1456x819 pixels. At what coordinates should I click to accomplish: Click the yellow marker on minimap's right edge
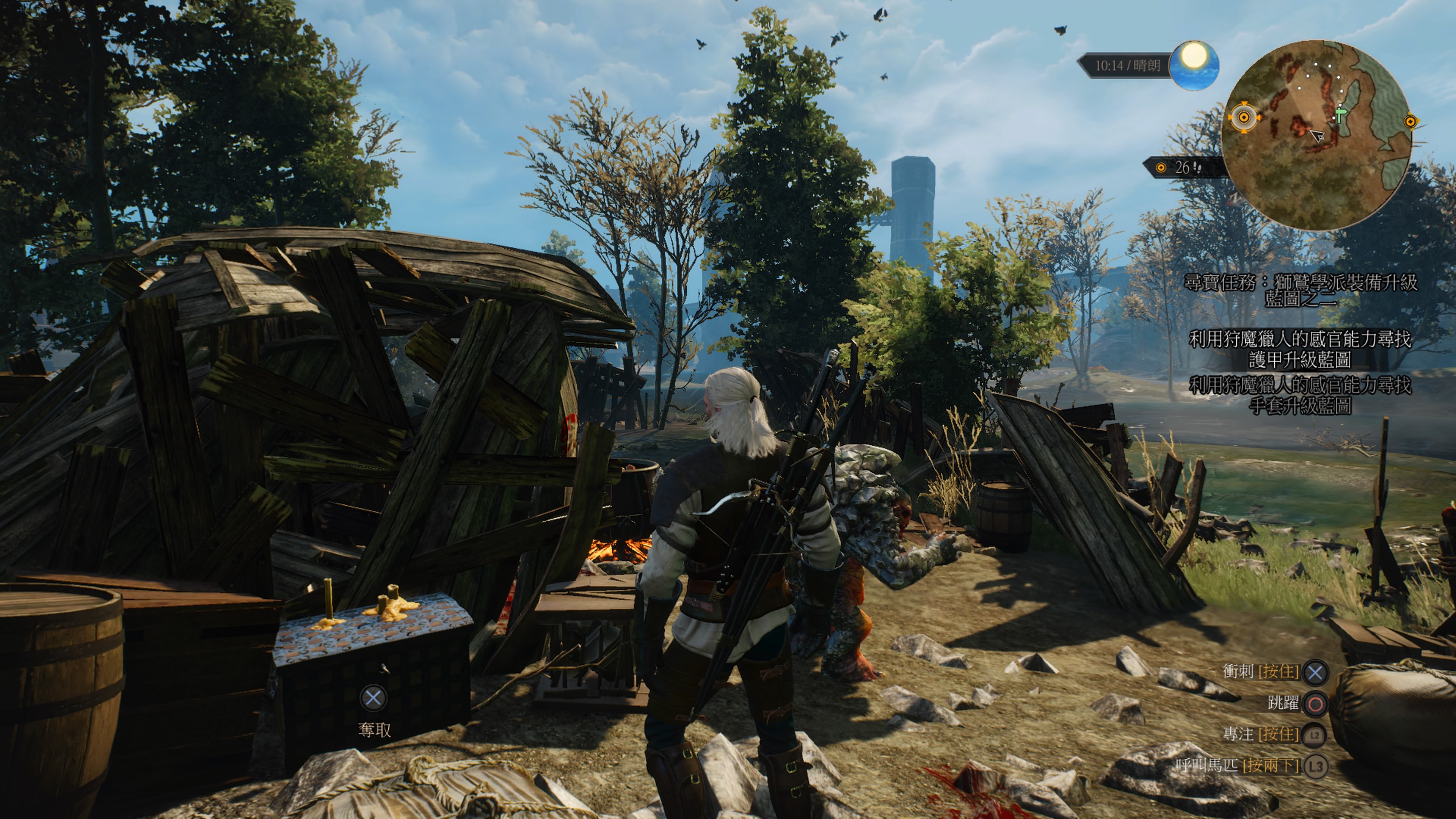pyautogui.click(x=1411, y=121)
